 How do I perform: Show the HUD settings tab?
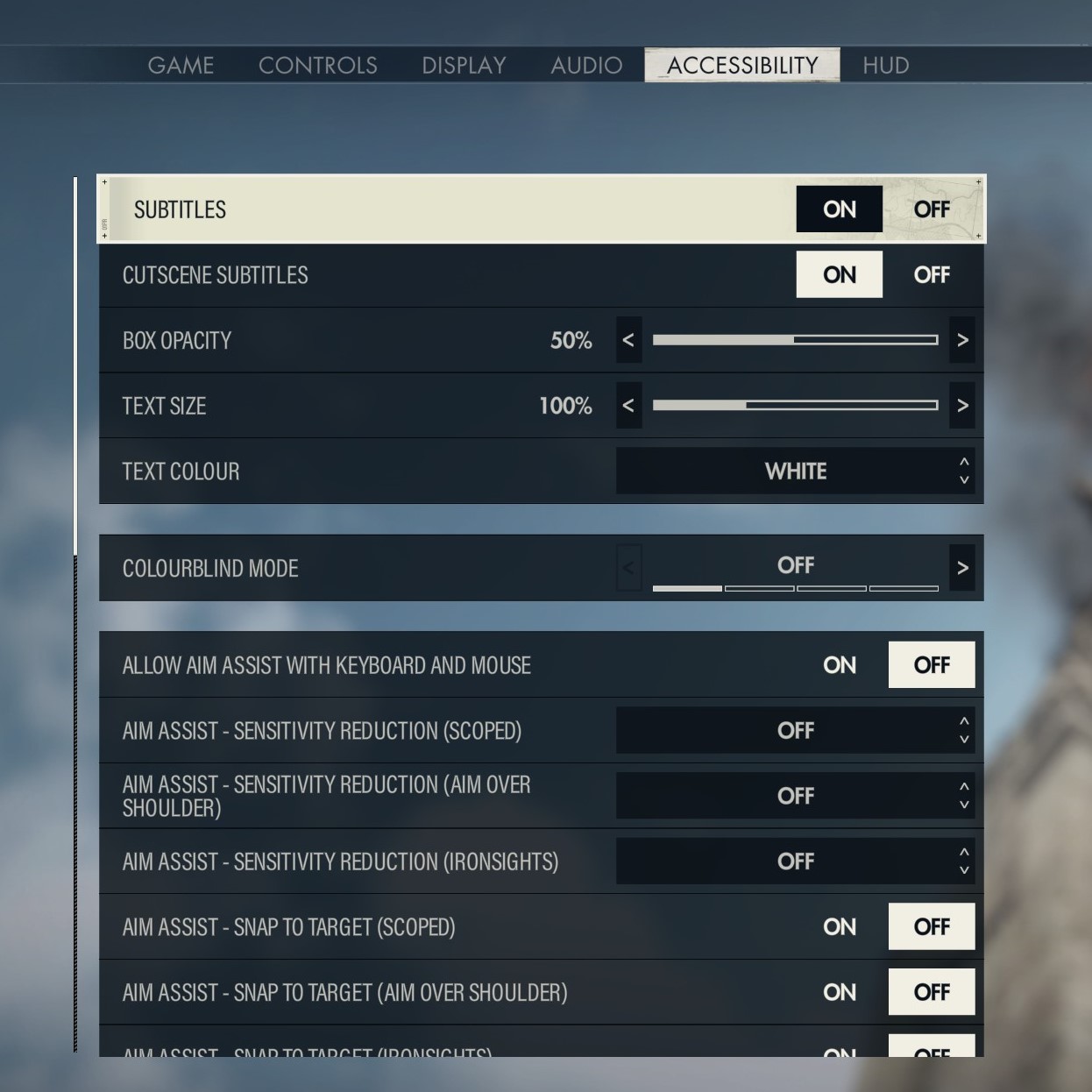pyautogui.click(x=885, y=66)
